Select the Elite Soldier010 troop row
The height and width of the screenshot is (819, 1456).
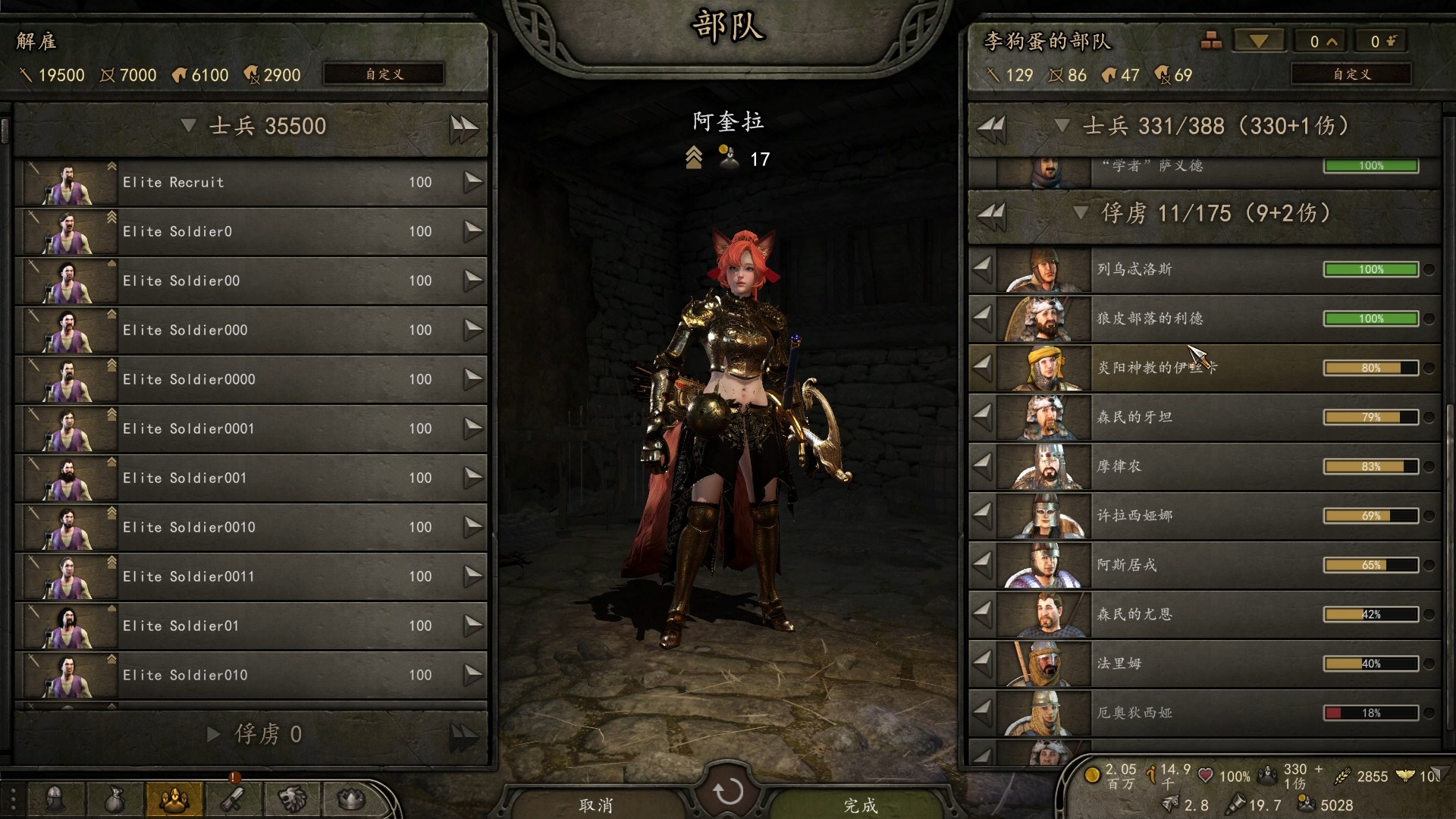pos(250,676)
